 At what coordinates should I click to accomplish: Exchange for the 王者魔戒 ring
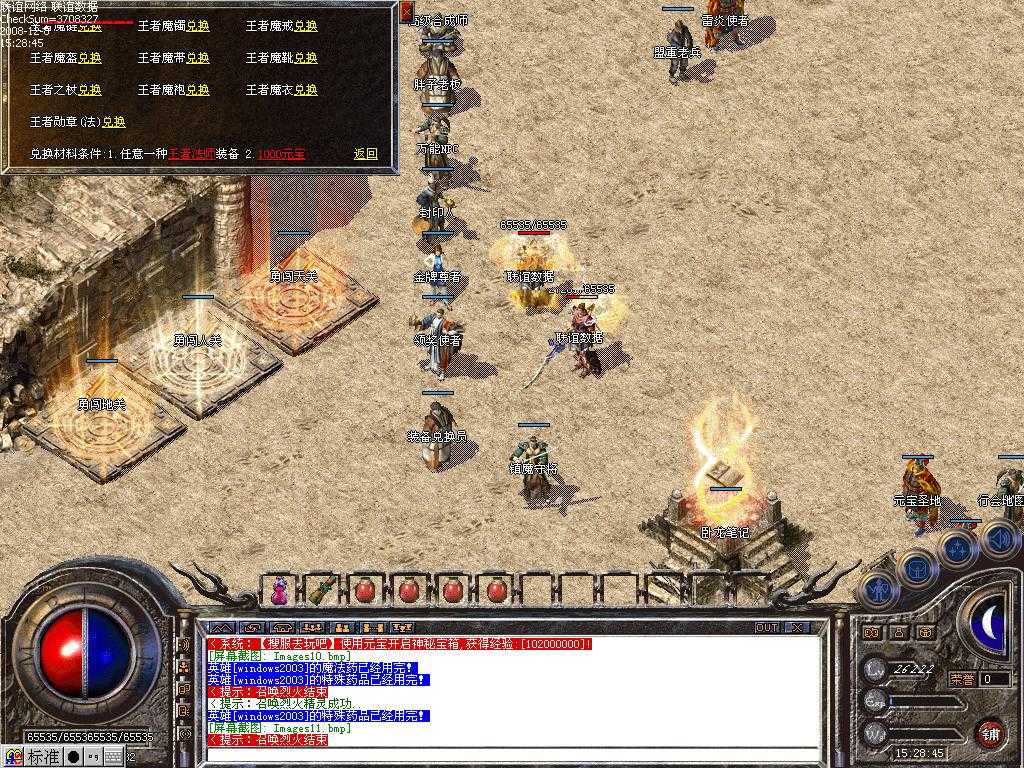pyautogui.click(x=305, y=26)
